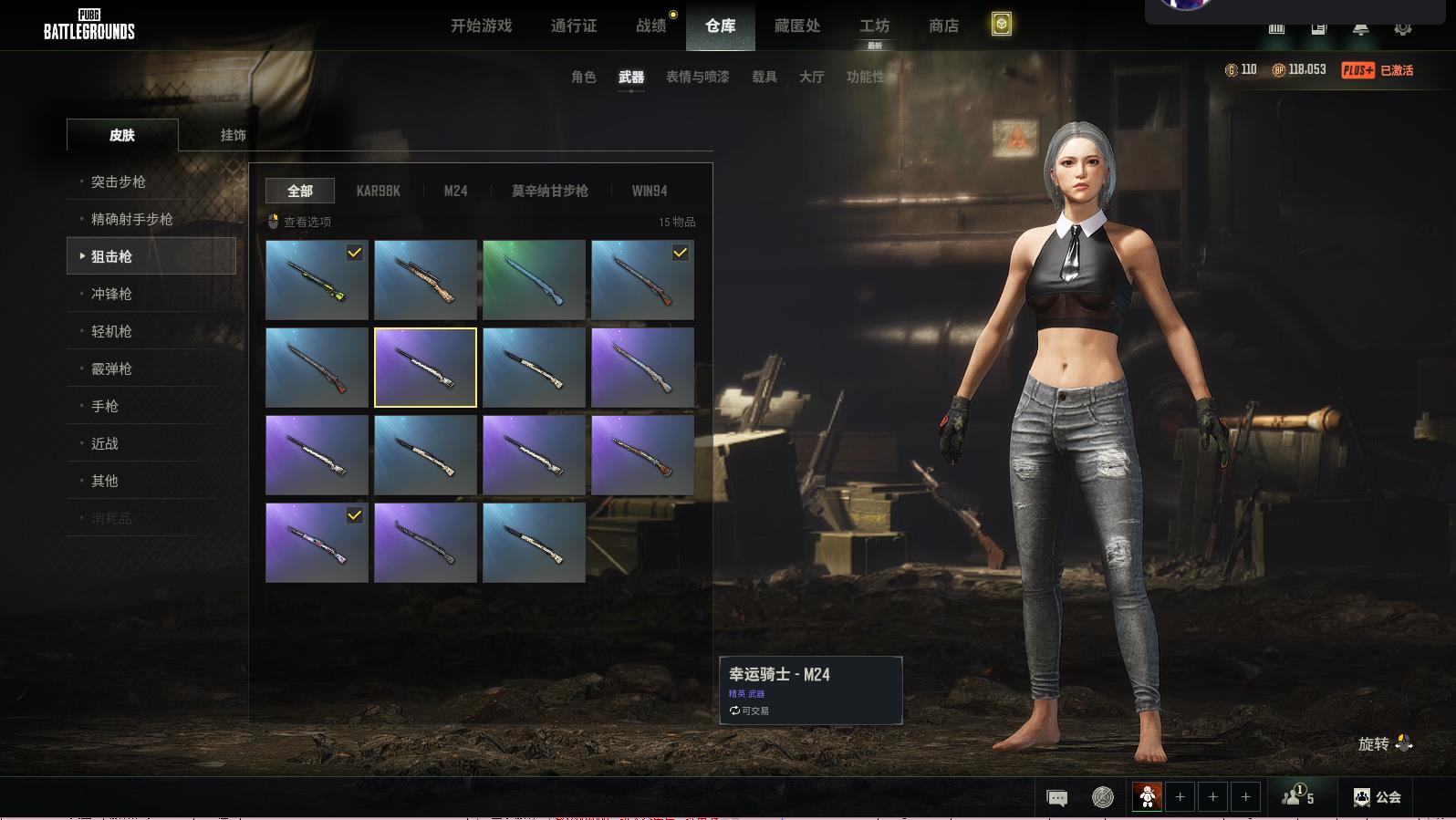The width and height of the screenshot is (1456, 820).
Task: Choose the 突击步枪 assault rifle category
Action: [x=119, y=182]
